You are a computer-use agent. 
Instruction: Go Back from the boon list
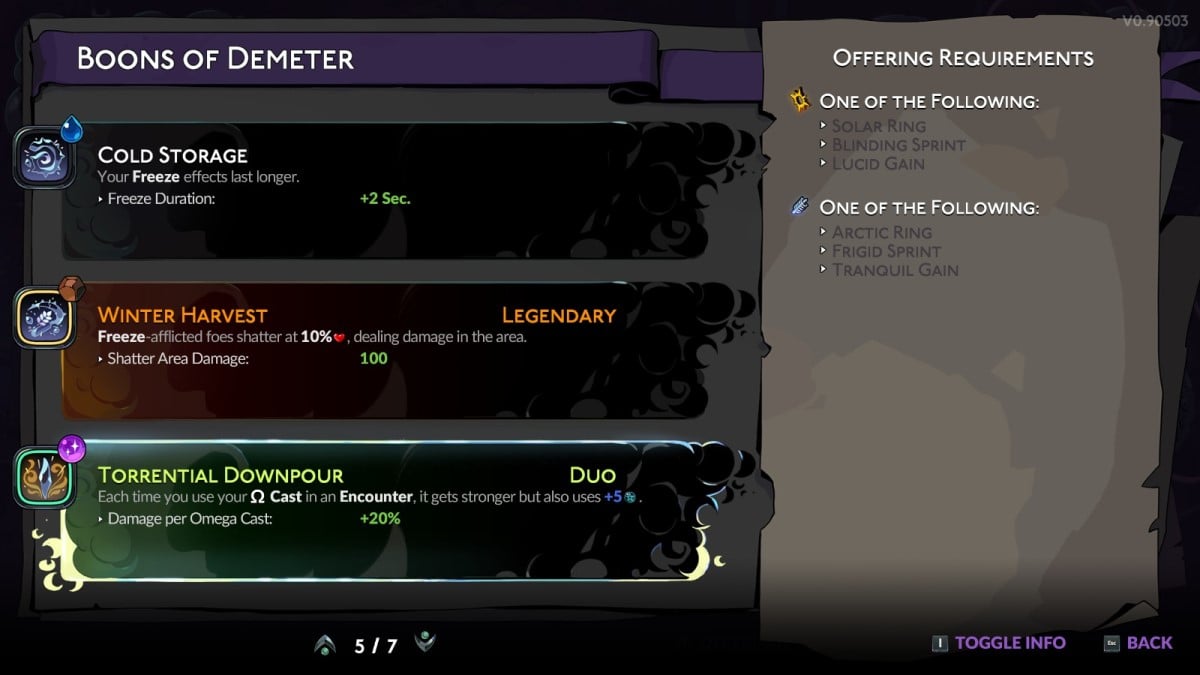click(x=1139, y=643)
